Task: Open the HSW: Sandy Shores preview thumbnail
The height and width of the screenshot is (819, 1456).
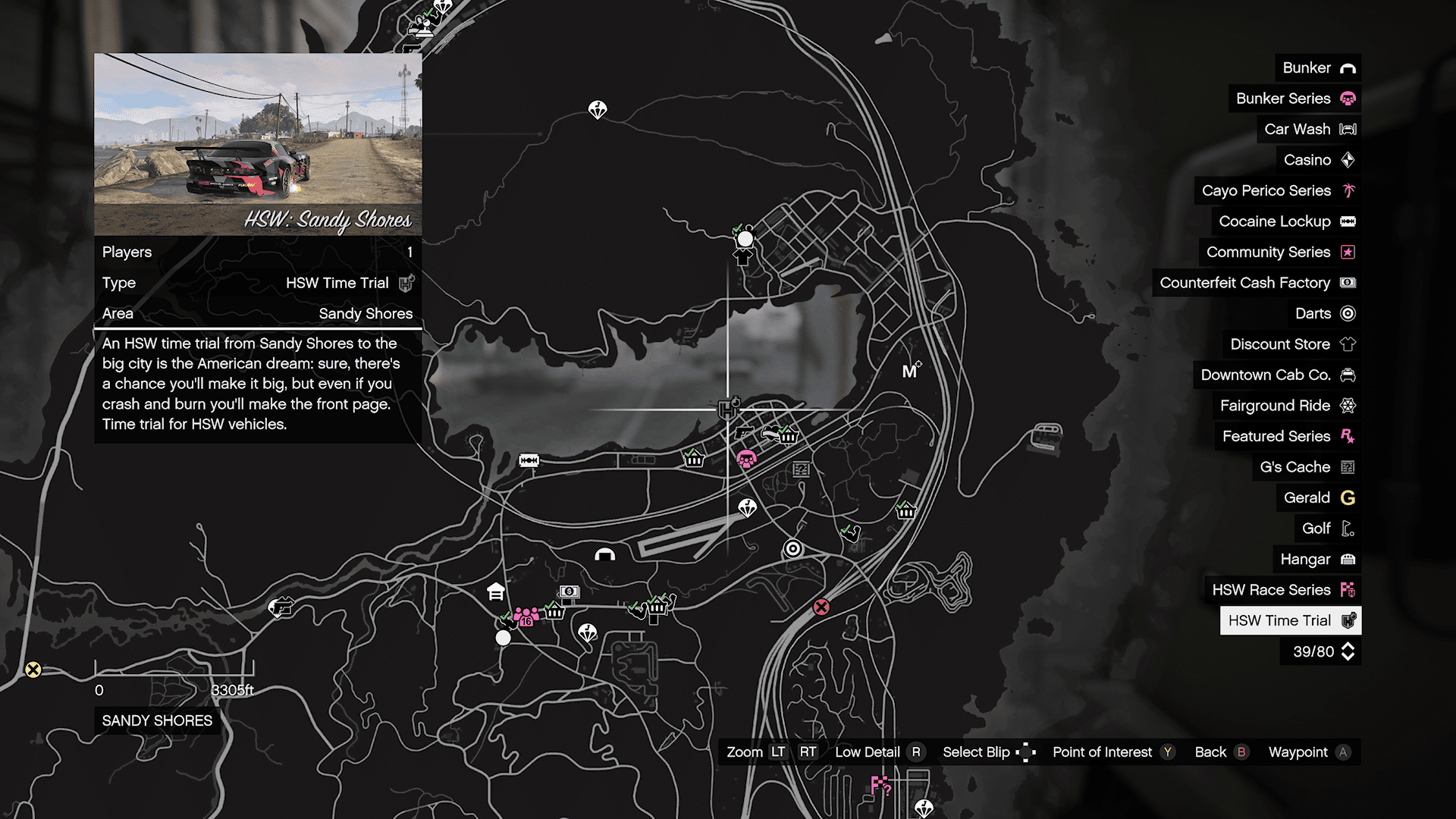Action: 258,144
